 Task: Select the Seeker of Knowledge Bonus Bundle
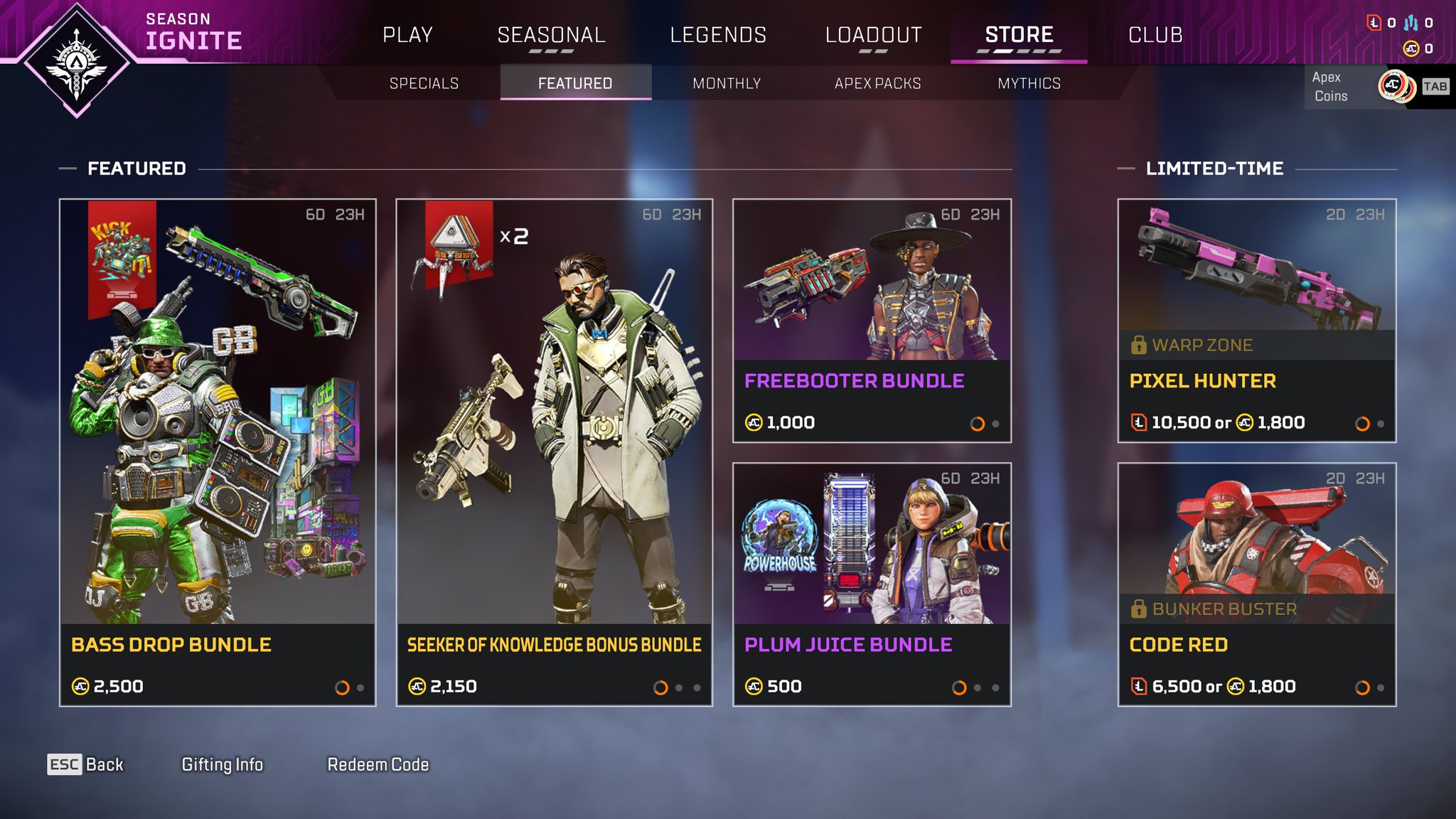[554, 452]
